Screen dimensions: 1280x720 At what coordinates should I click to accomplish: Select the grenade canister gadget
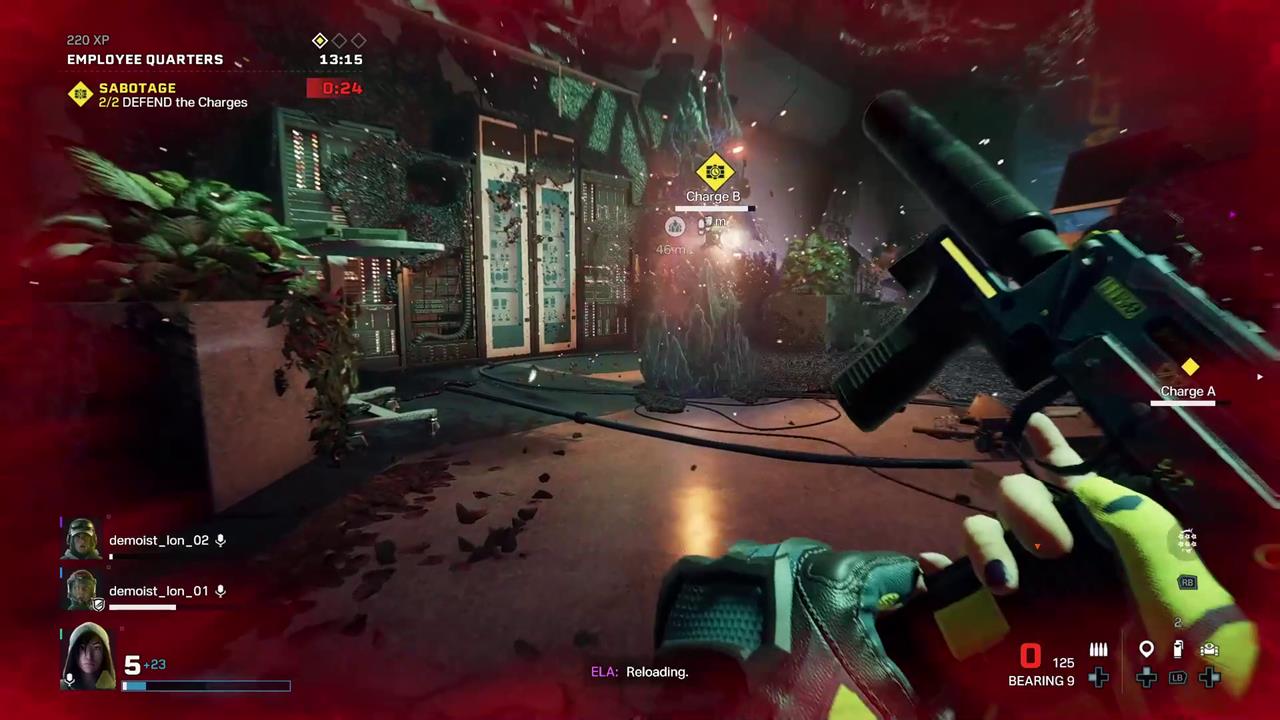pos(1178,650)
